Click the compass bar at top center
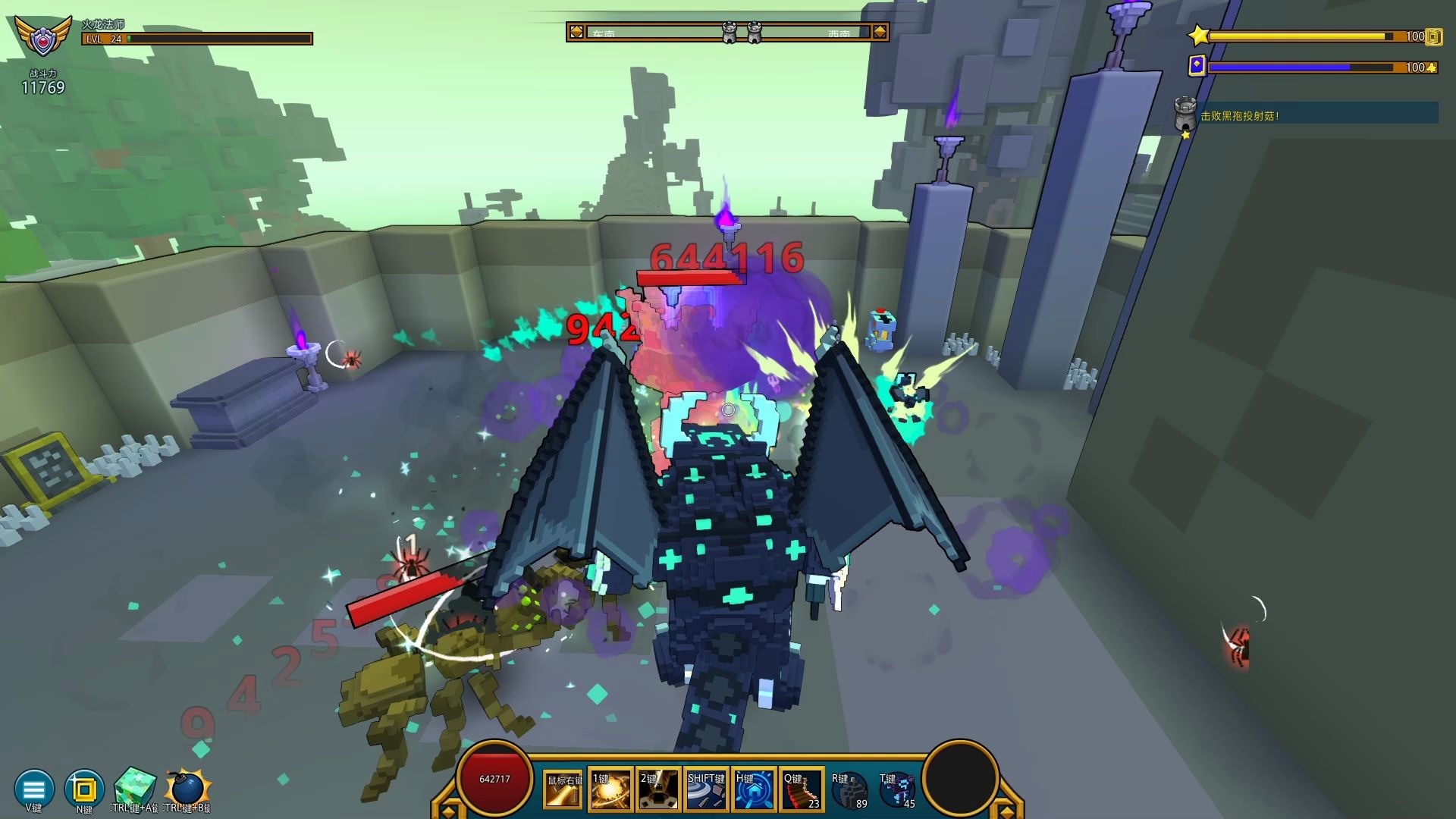 click(x=727, y=32)
